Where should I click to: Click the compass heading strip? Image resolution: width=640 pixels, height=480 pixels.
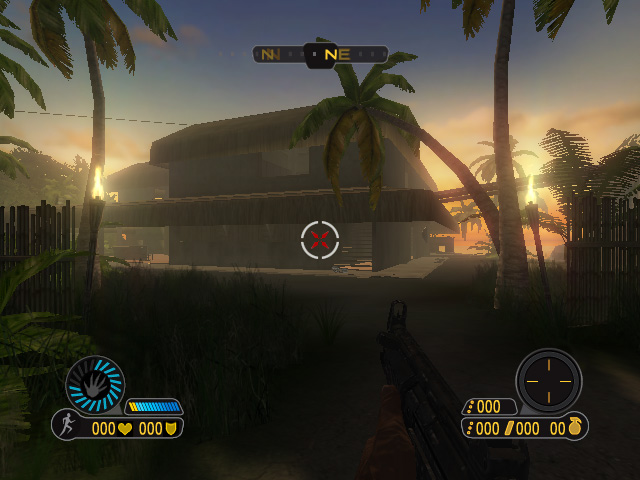[x=320, y=54]
